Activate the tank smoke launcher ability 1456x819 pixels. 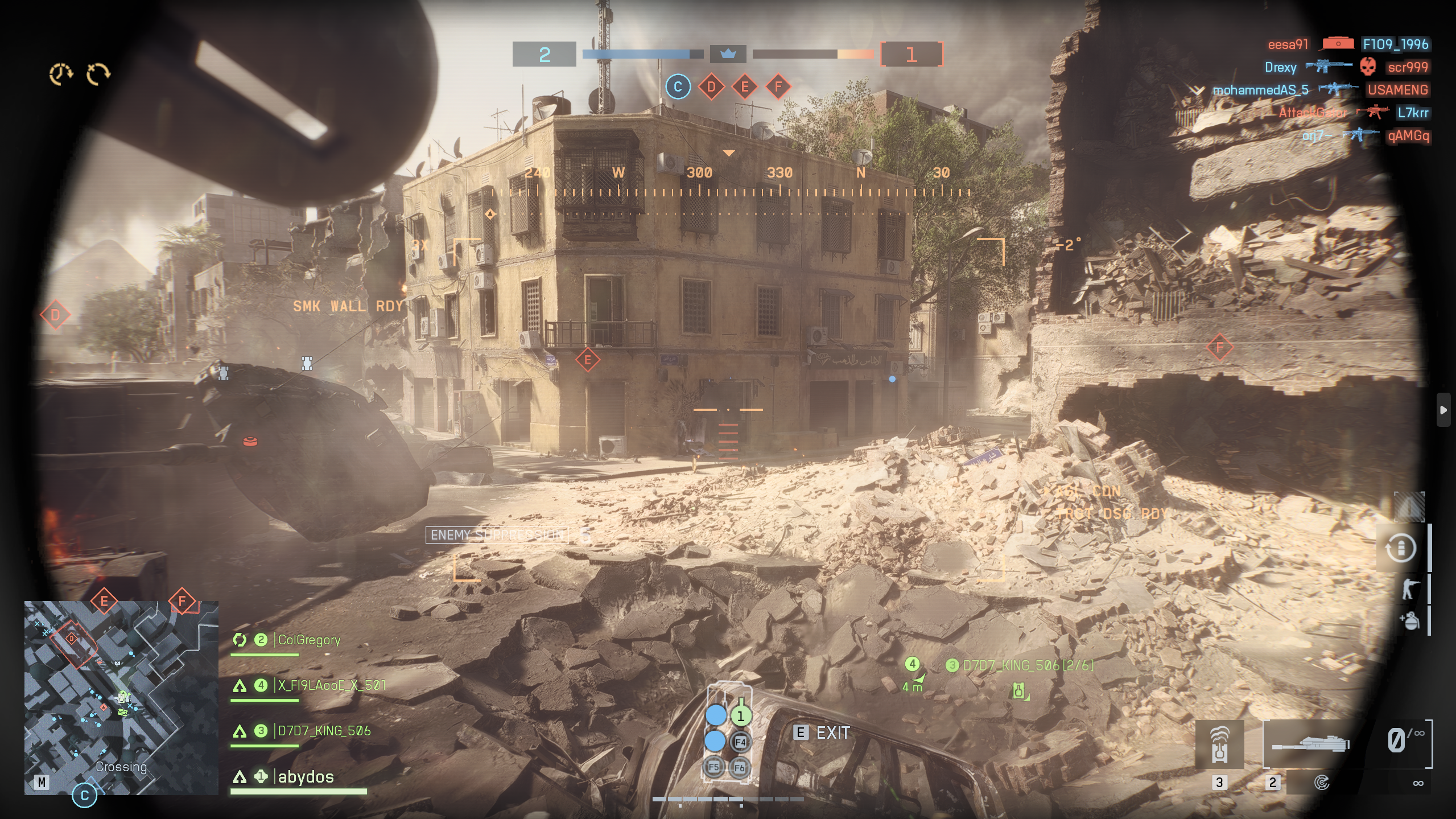(1219, 744)
